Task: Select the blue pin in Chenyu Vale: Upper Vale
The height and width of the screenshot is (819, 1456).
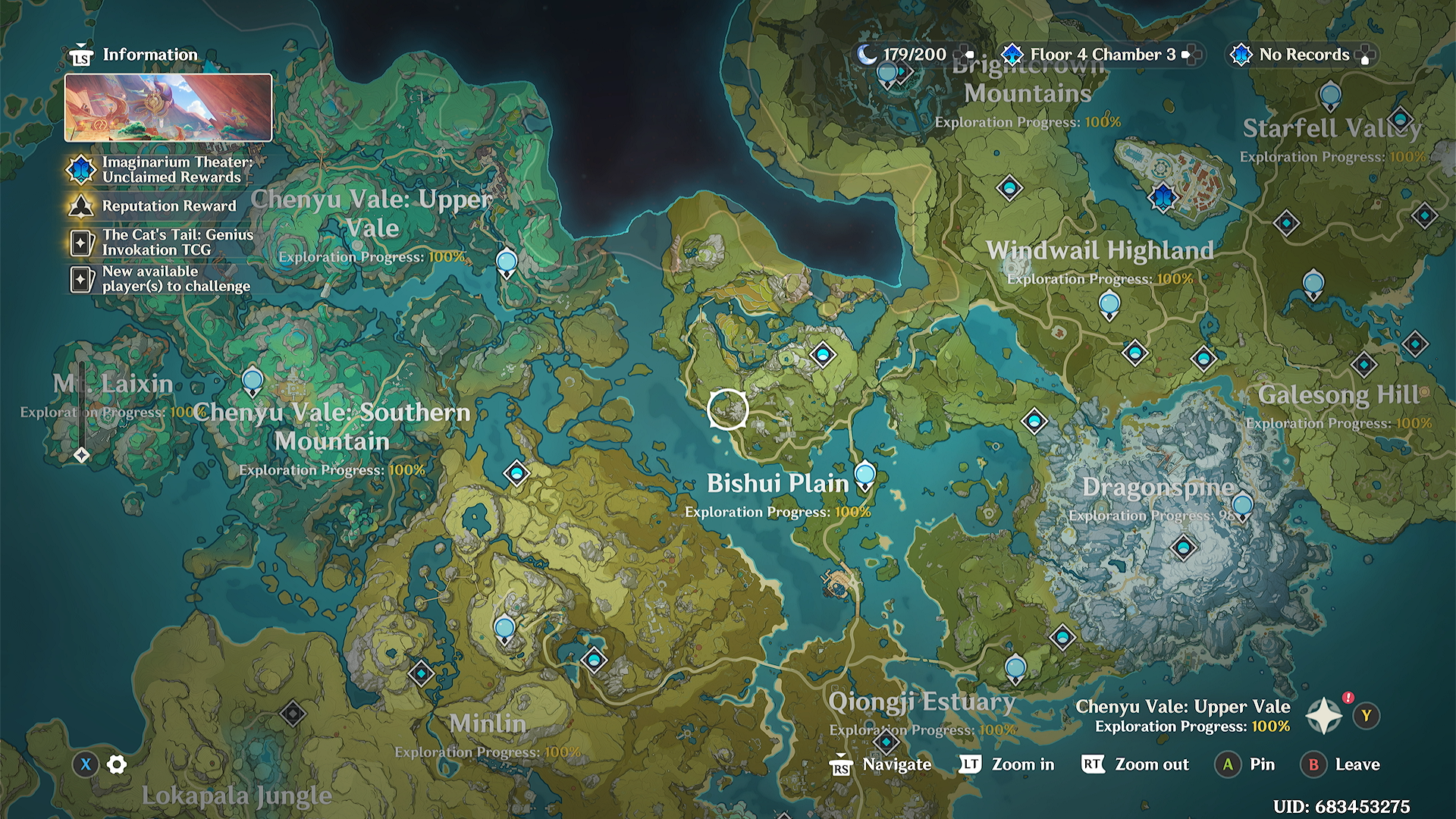Action: [507, 262]
